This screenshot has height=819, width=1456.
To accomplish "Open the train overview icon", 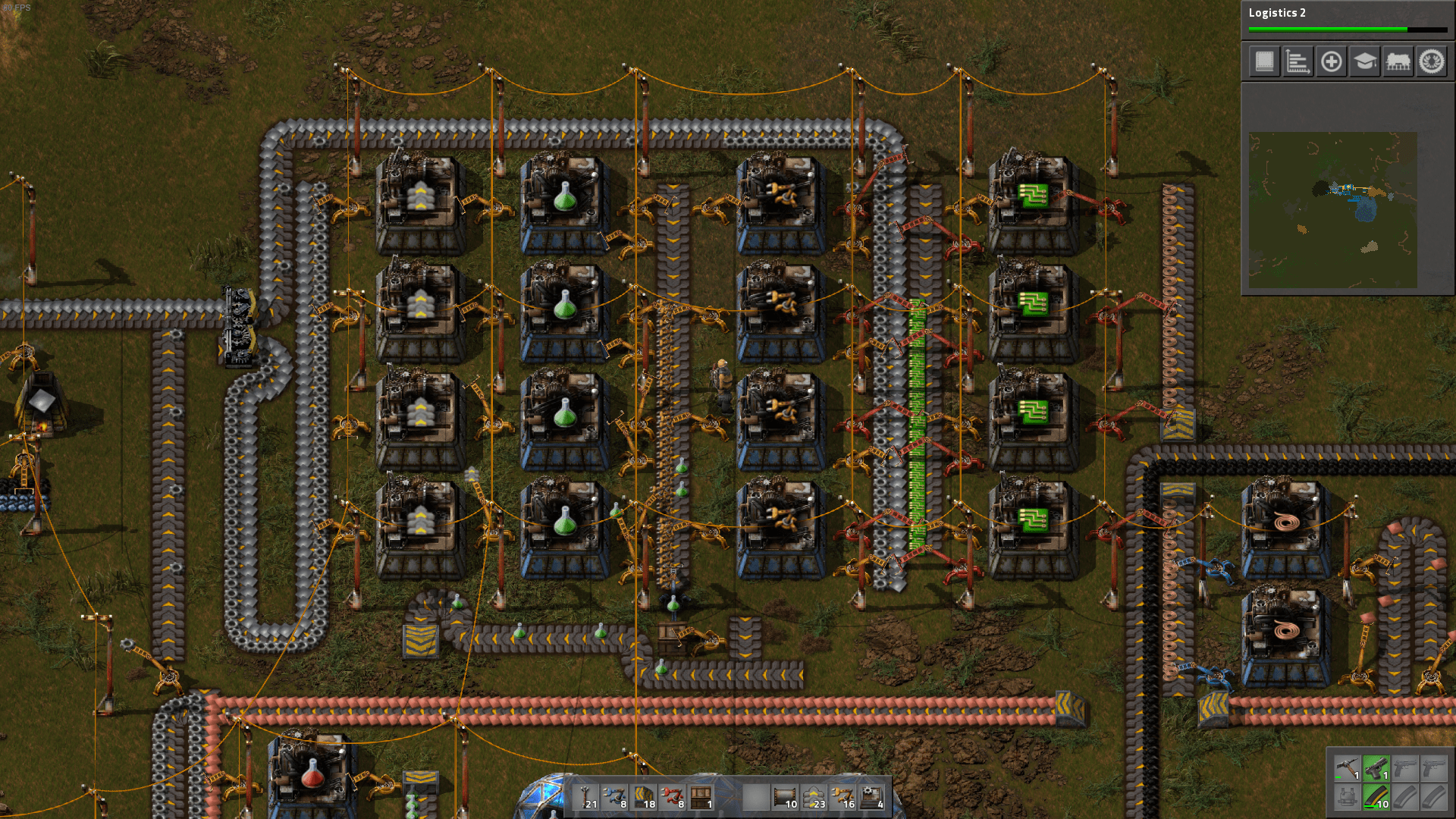I will pos(1398,61).
